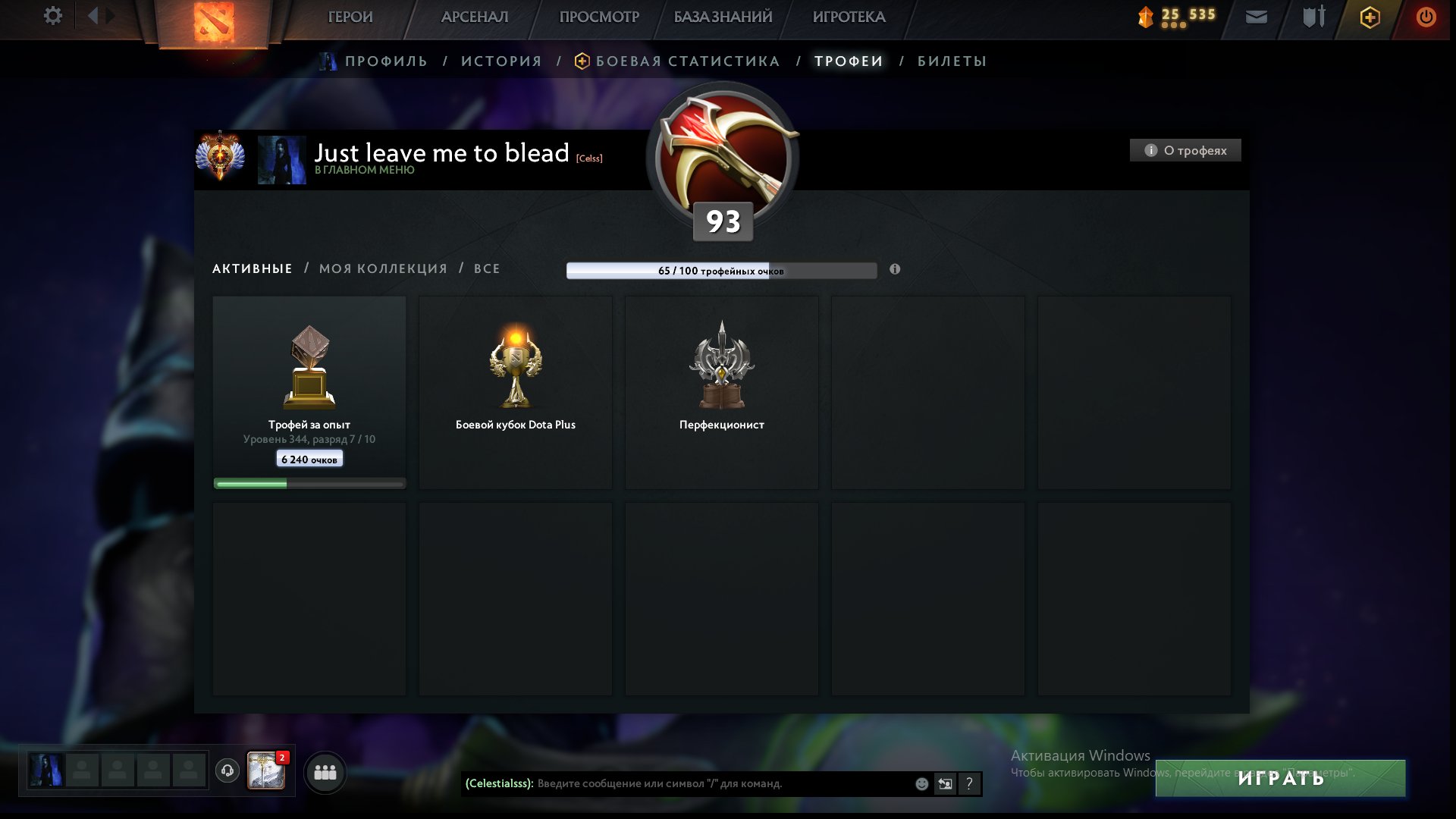Show the МОЯ КОЛЛЕКЦИЯ trophy filter
This screenshot has width=1456, height=819.
(383, 268)
